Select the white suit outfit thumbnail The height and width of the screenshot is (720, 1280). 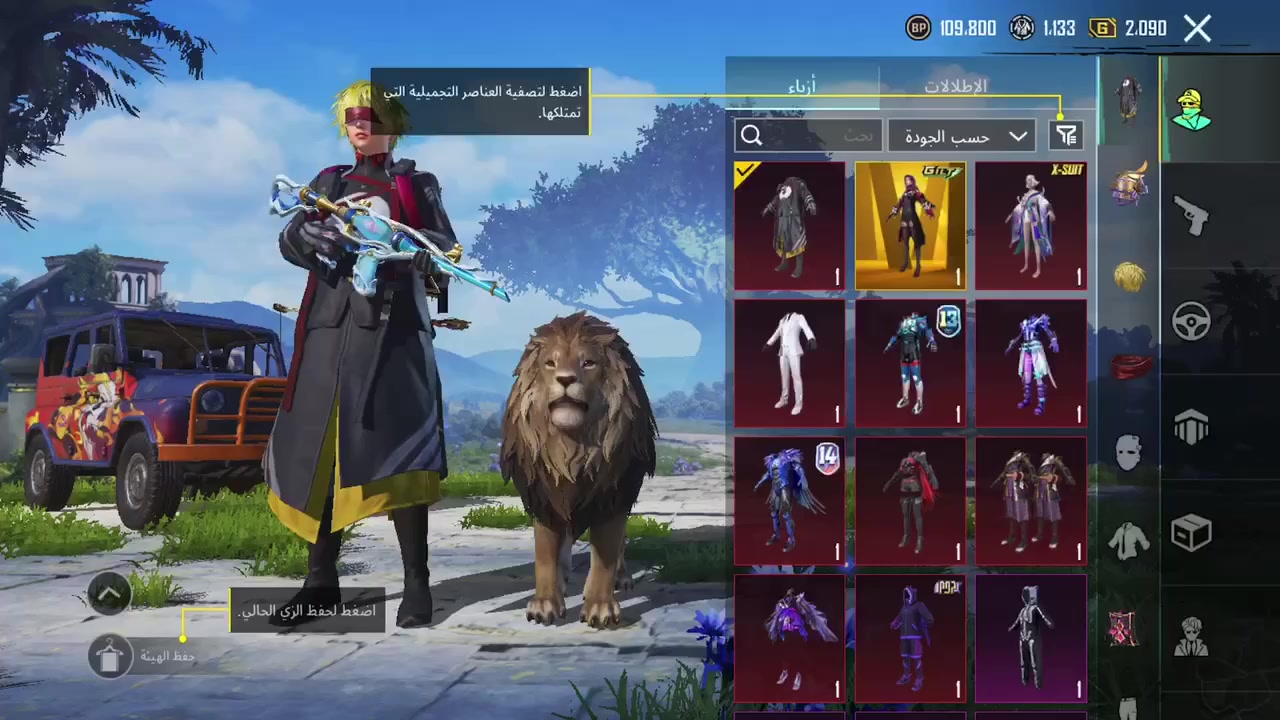[789, 362]
